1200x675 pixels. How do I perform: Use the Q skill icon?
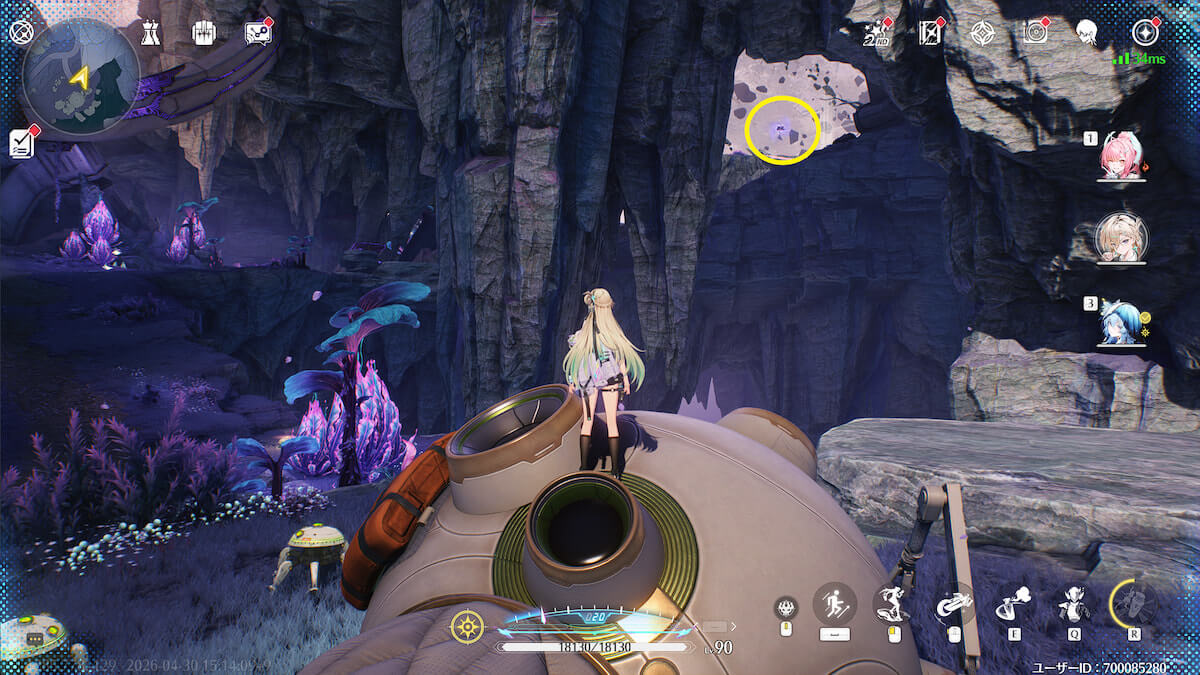(1073, 603)
